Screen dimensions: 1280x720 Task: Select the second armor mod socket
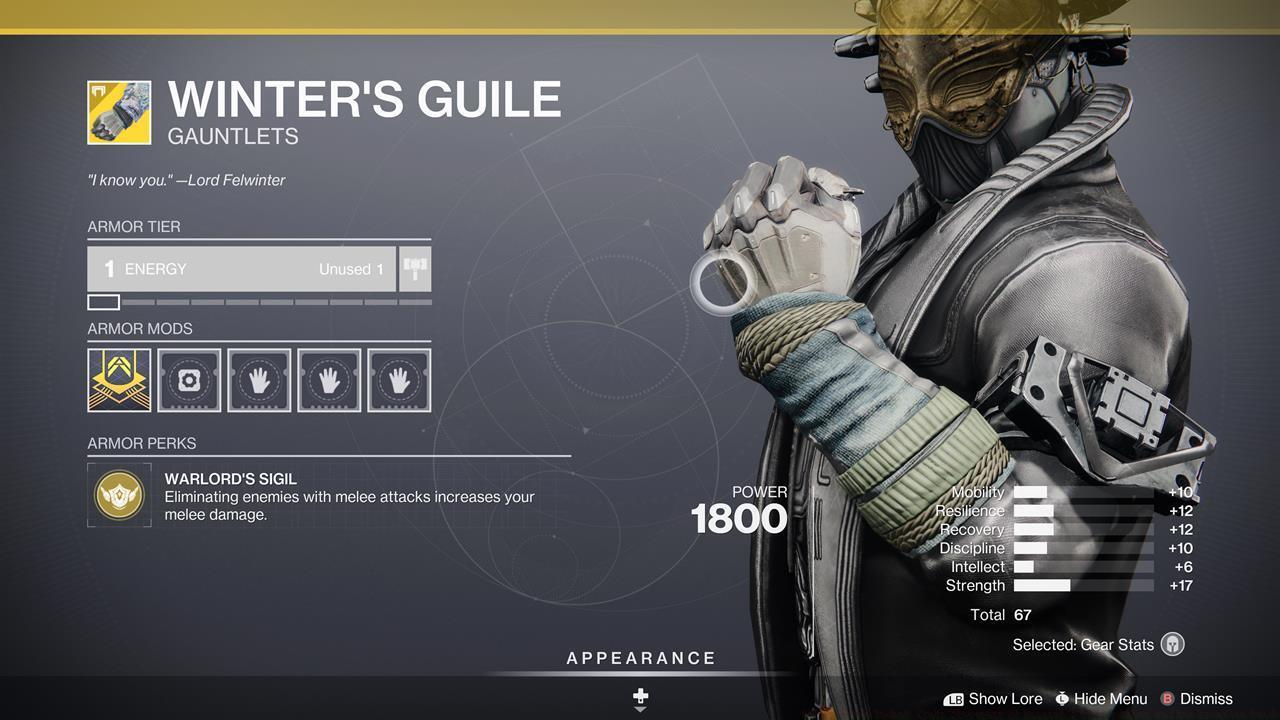click(x=189, y=380)
